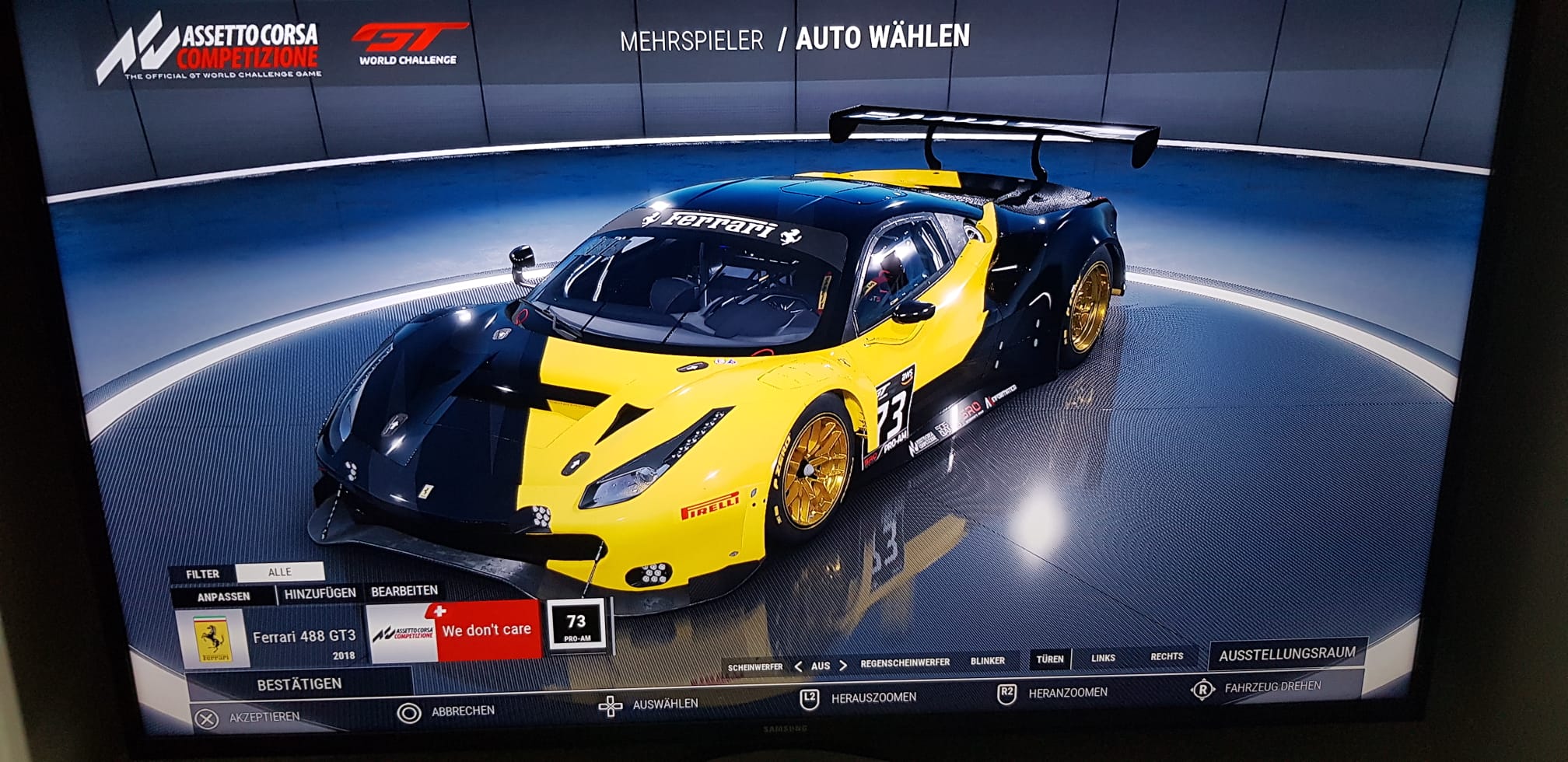Open the RECHTS door
The image size is (1568, 762).
tap(1167, 656)
